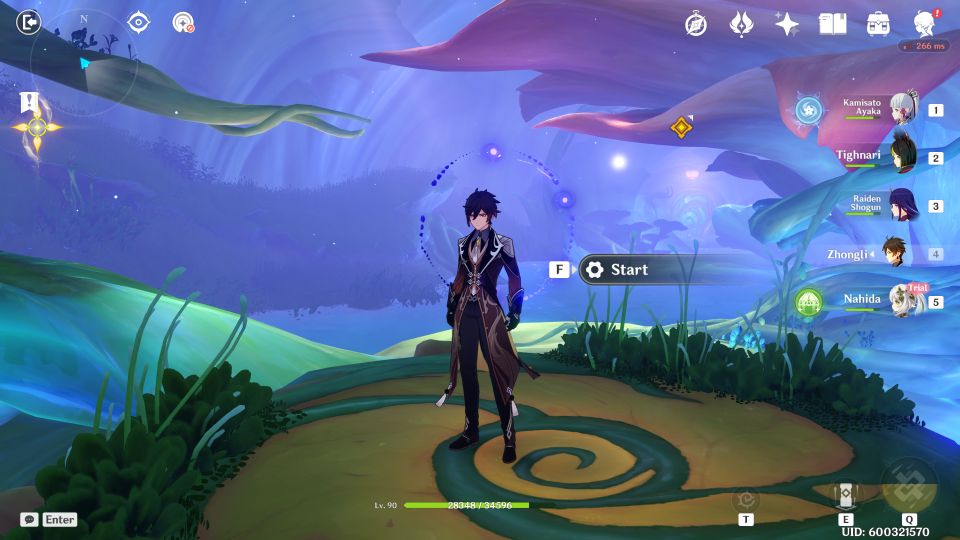
Task: Click the signal icon with red mark
Action: point(183,22)
